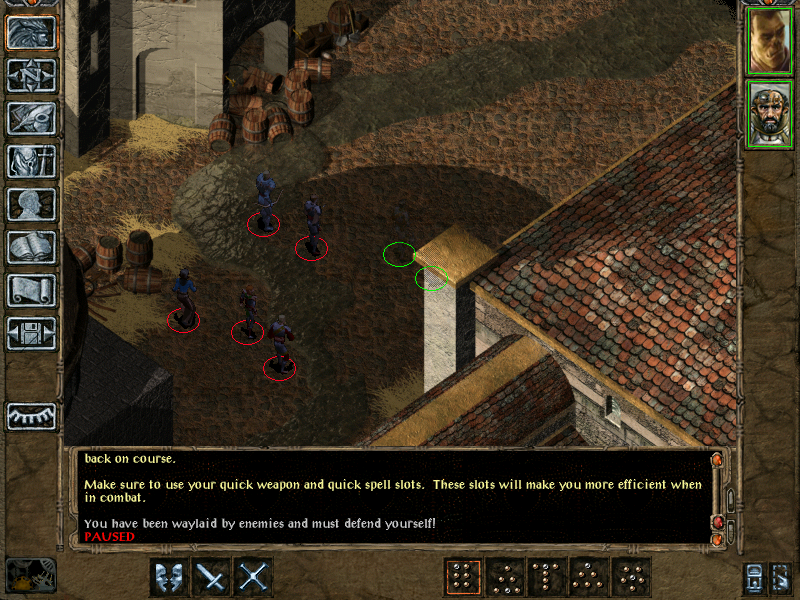Click the Return to Game sidebar button
This screenshot has height=600, width=800.
coord(32,32)
